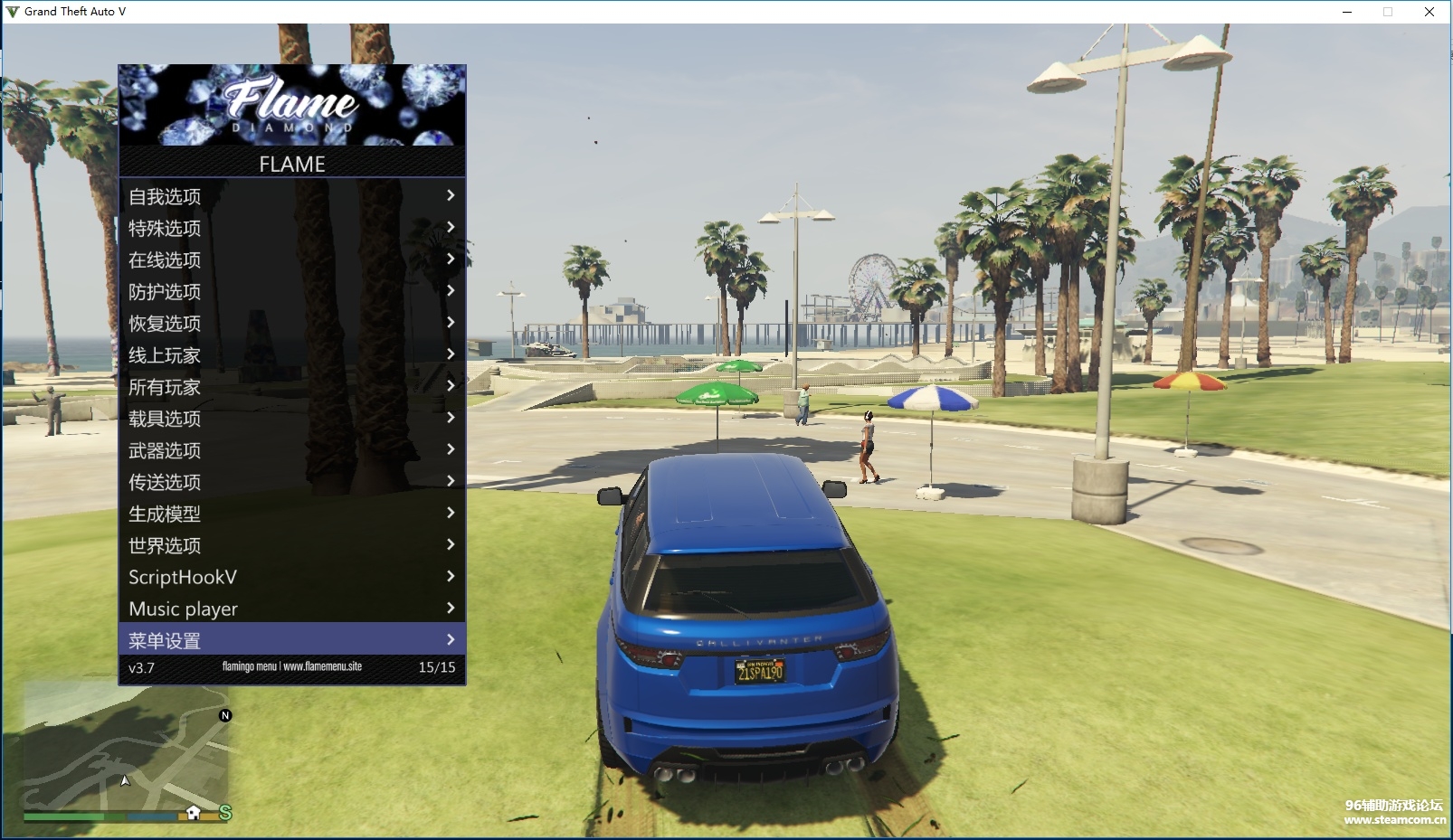Select the 传送选项 entry
The height and width of the screenshot is (840, 1453).
pyautogui.click(x=291, y=482)
